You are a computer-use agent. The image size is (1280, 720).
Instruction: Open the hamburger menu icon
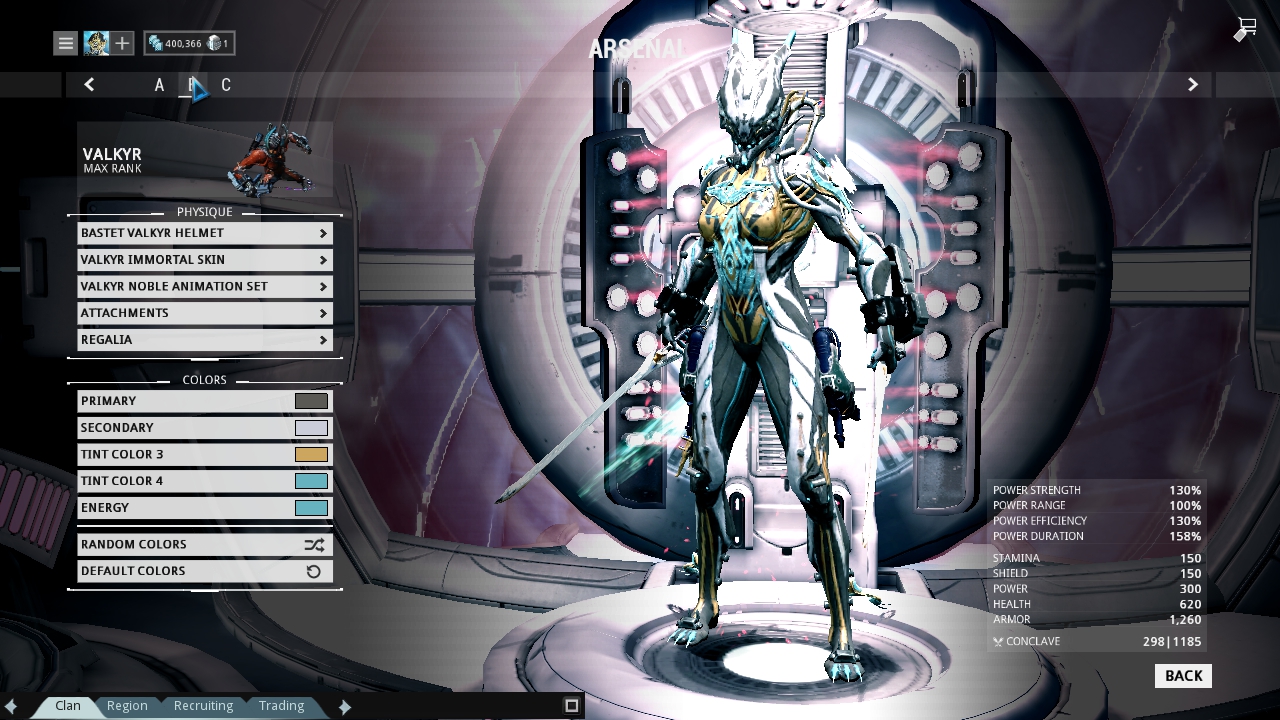pos(64,43)
